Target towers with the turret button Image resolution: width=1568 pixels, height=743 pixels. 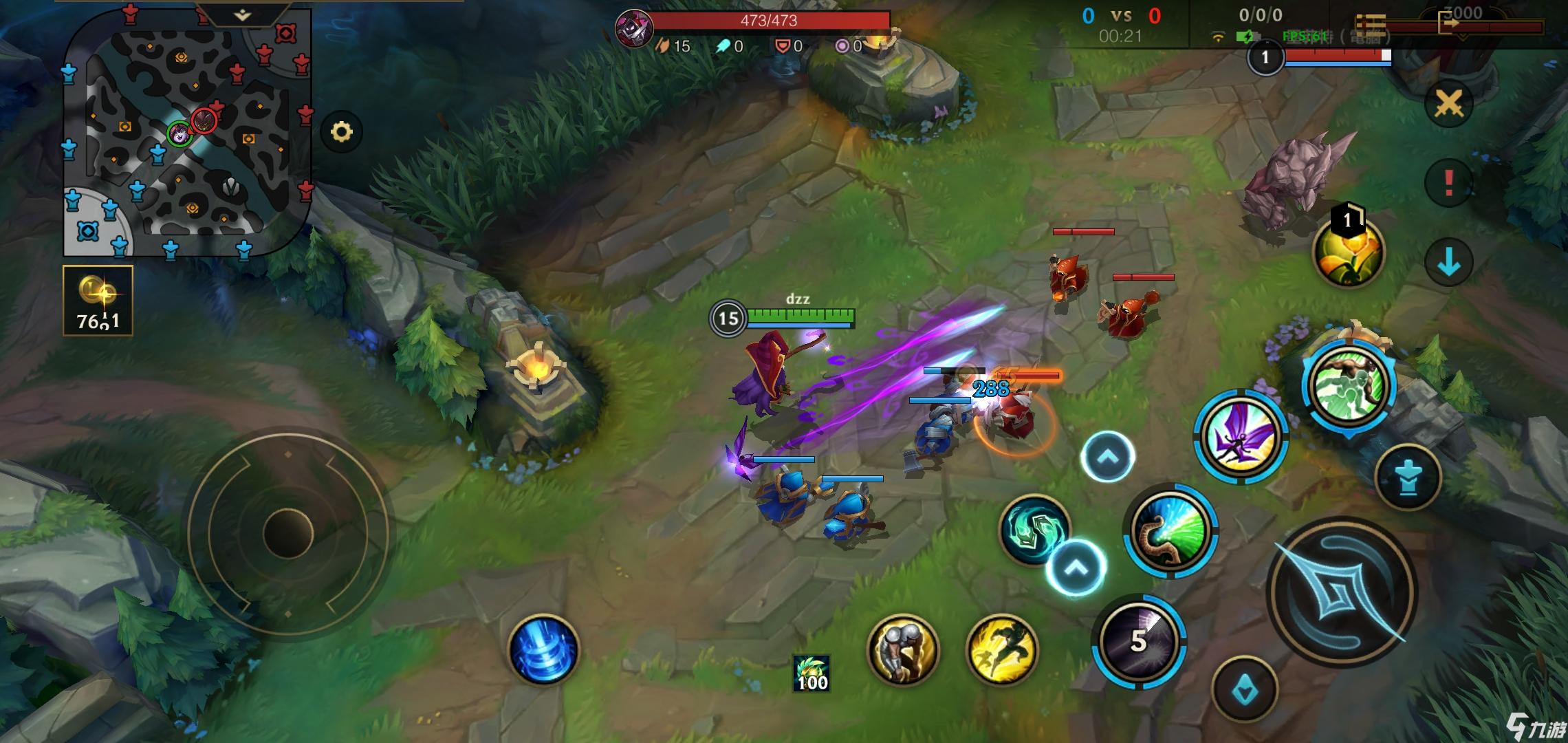[1408, 477]
